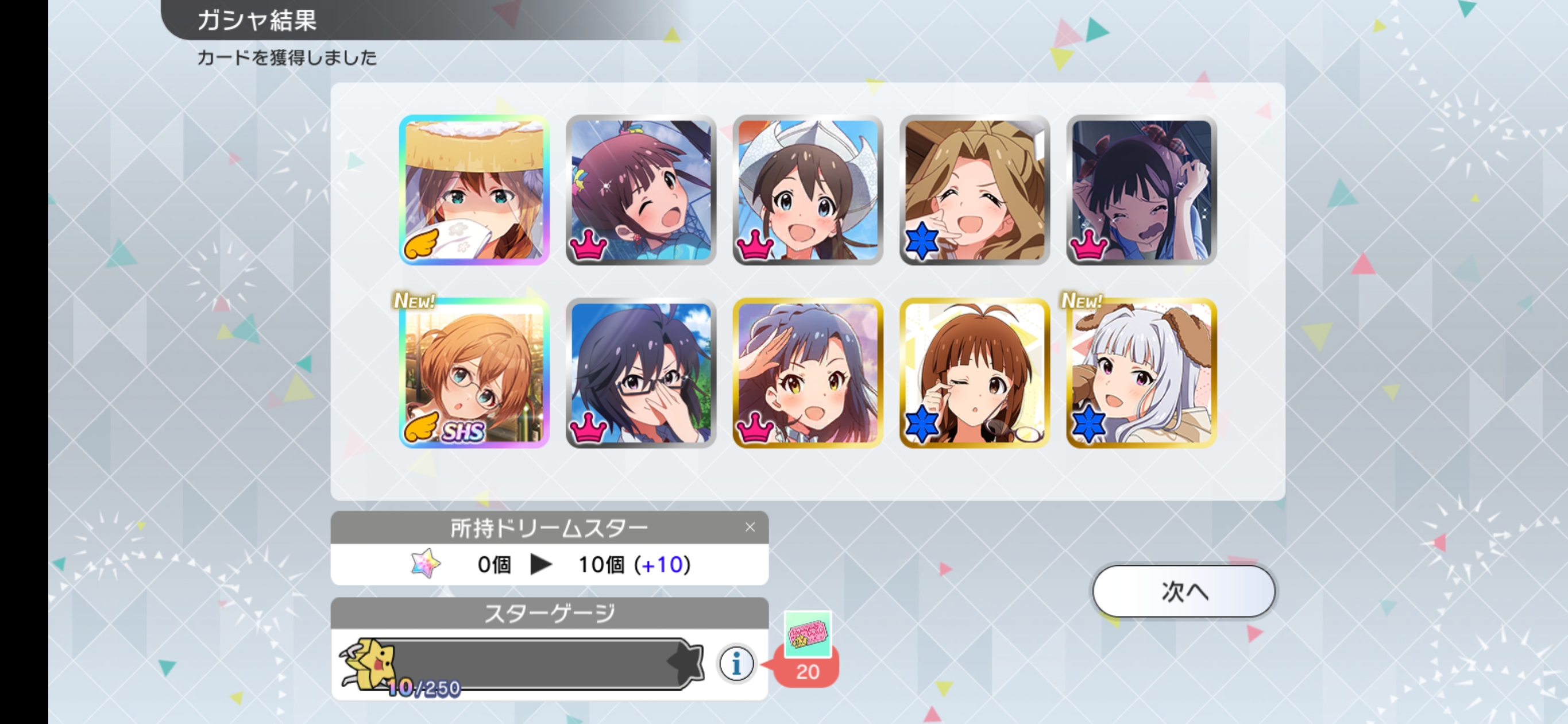The height and width of the screenshot is (724, 1568).
Task: Select the straw hat girl card
Action: [x=474, y=190]
